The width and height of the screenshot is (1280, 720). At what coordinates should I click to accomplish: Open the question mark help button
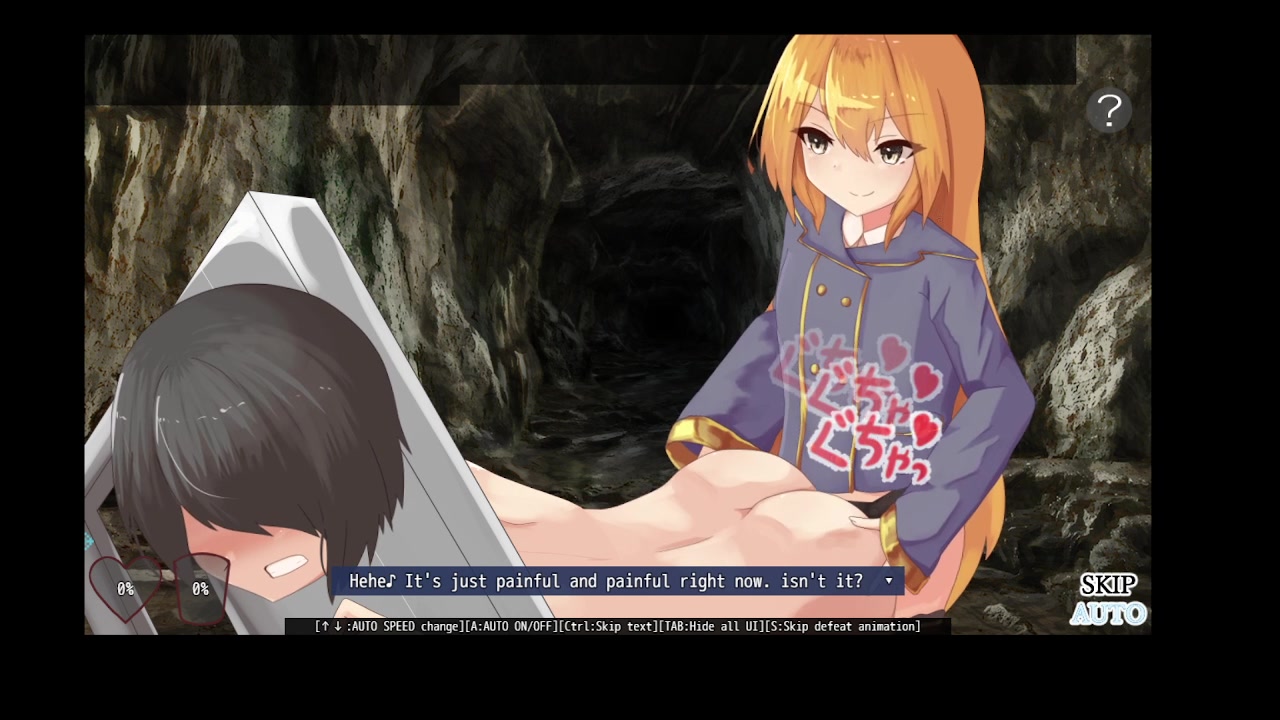click(1109, 111)
